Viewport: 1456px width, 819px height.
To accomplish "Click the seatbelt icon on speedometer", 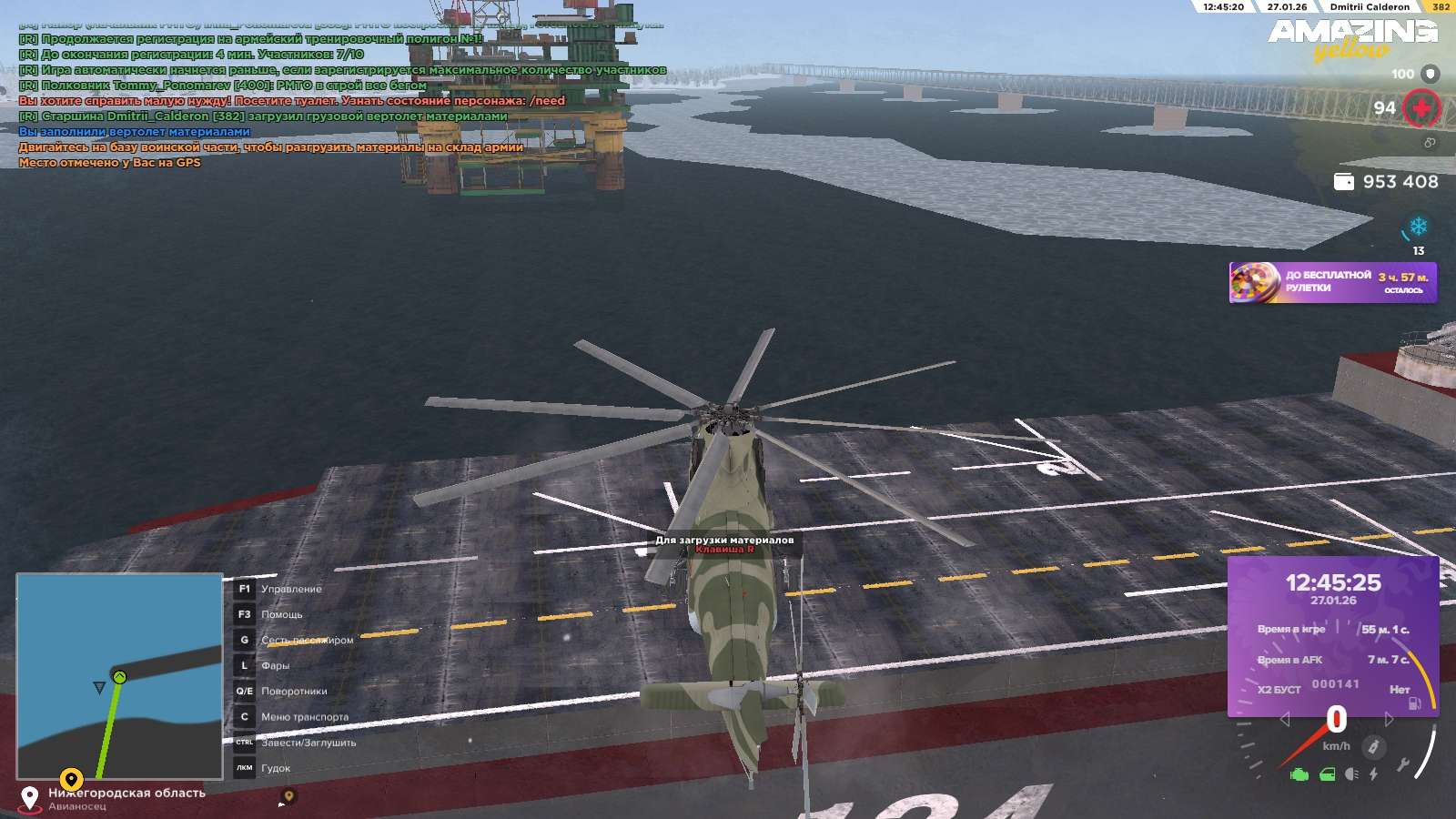I will point(1373,747).
